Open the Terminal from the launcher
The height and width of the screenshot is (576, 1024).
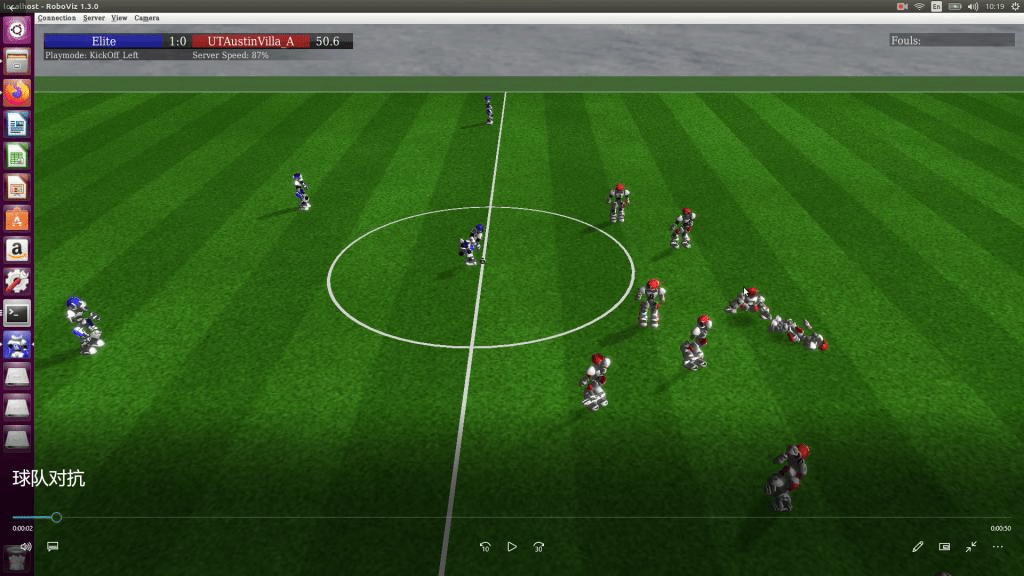click(x=17, y=313)
